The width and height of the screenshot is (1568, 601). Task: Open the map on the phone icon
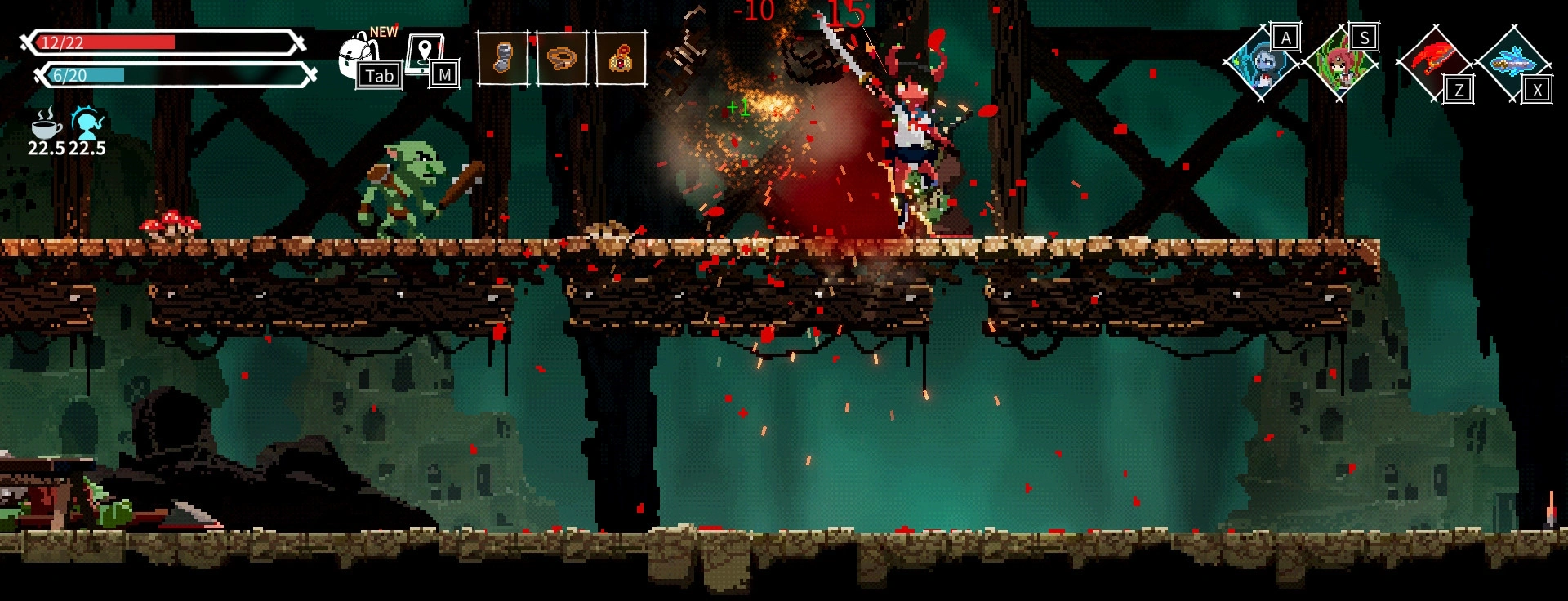point(426,54)
